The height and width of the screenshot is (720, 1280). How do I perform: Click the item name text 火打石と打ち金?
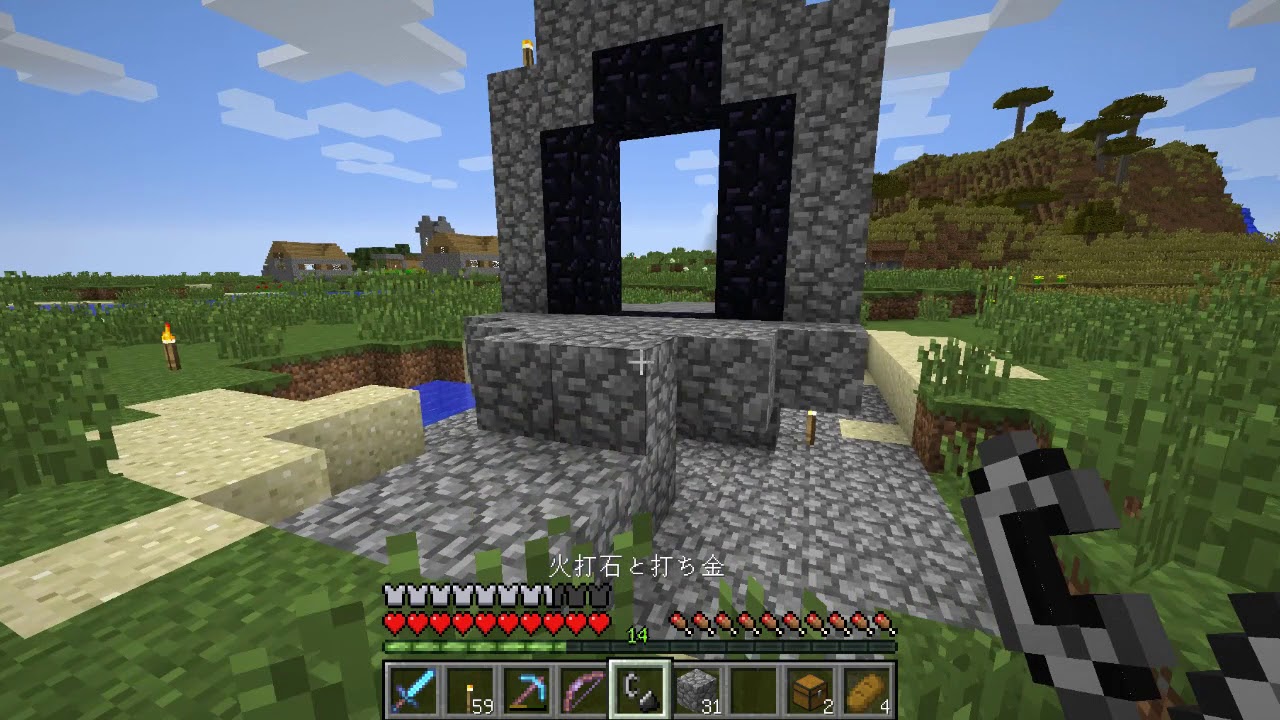point(640,565)
